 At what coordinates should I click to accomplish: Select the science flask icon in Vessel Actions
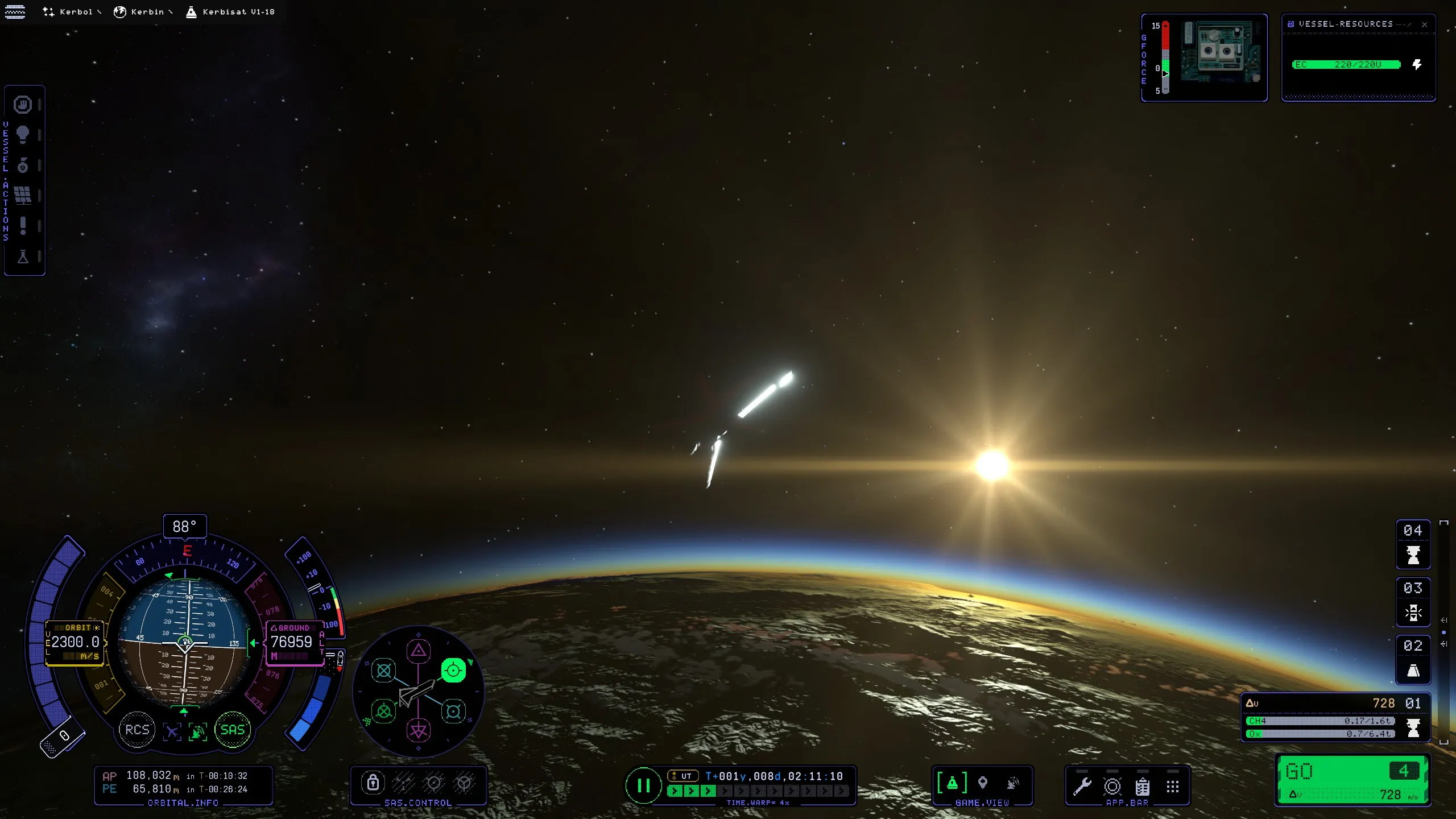(23, 258)
